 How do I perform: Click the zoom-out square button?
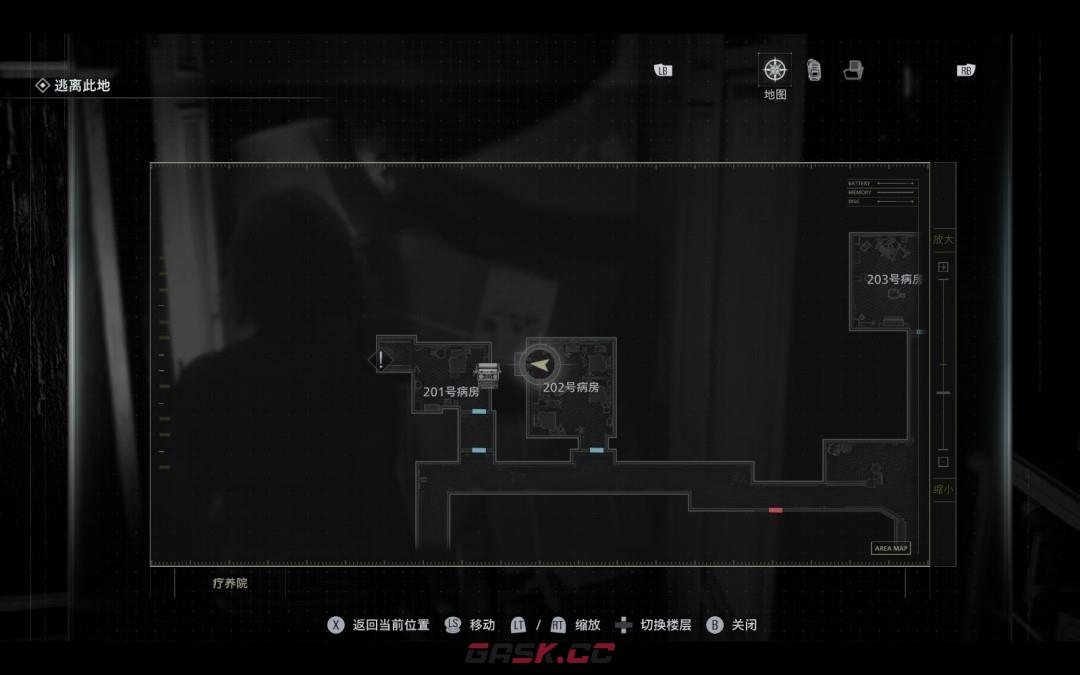943,462
